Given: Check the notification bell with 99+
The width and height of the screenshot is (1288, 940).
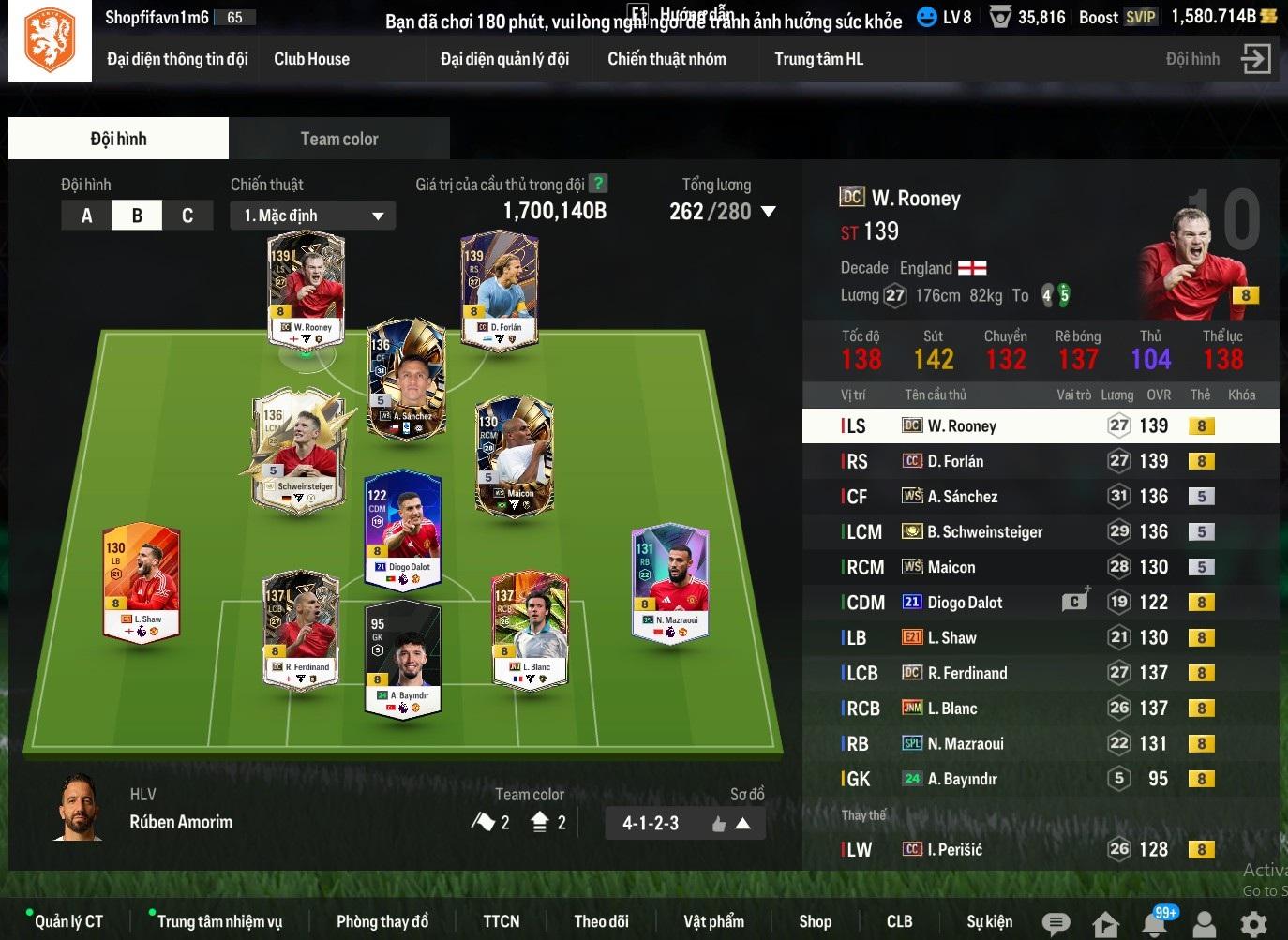Looking at the screenshot, I should point(1156,923).
